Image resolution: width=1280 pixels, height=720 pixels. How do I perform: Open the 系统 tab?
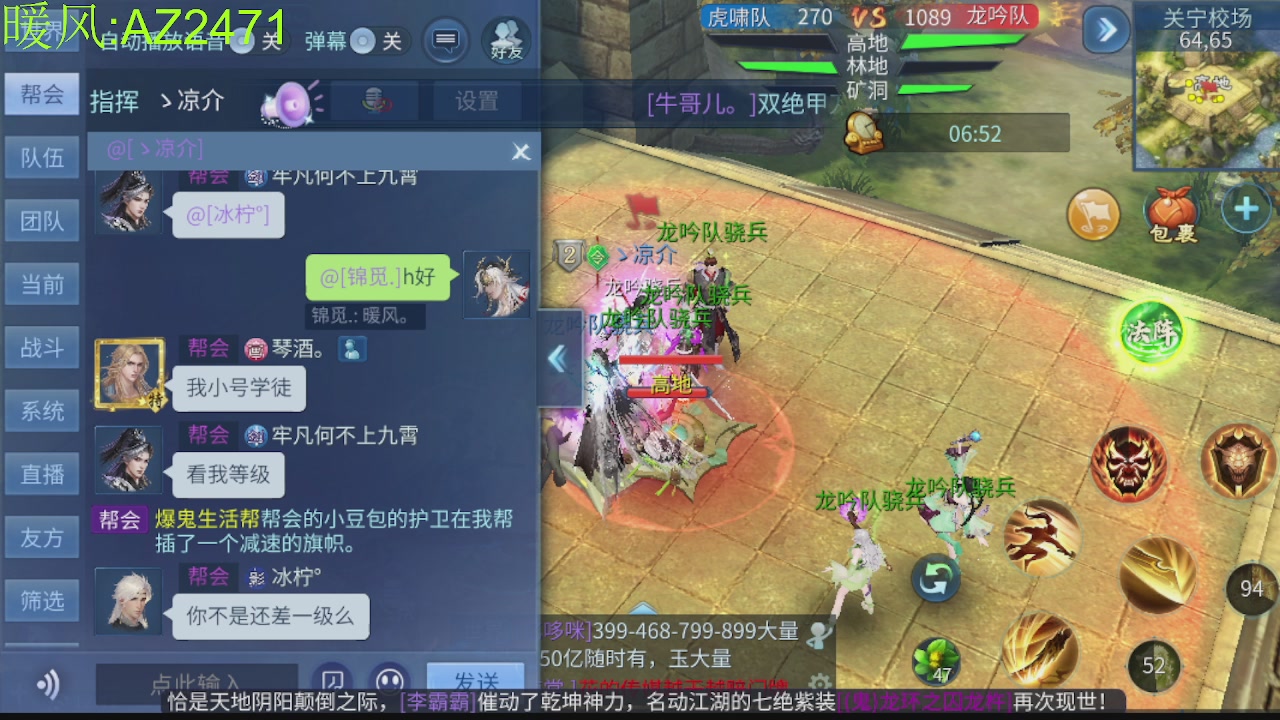pos(42,410)
